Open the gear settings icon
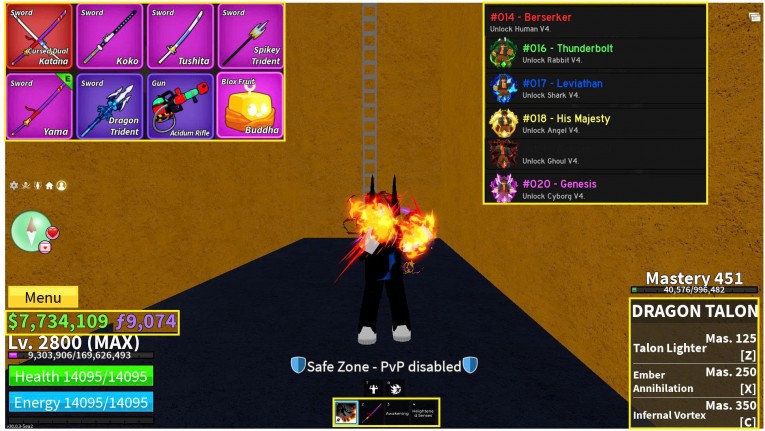The image size is (765, 431). click(x=14, y=185)
